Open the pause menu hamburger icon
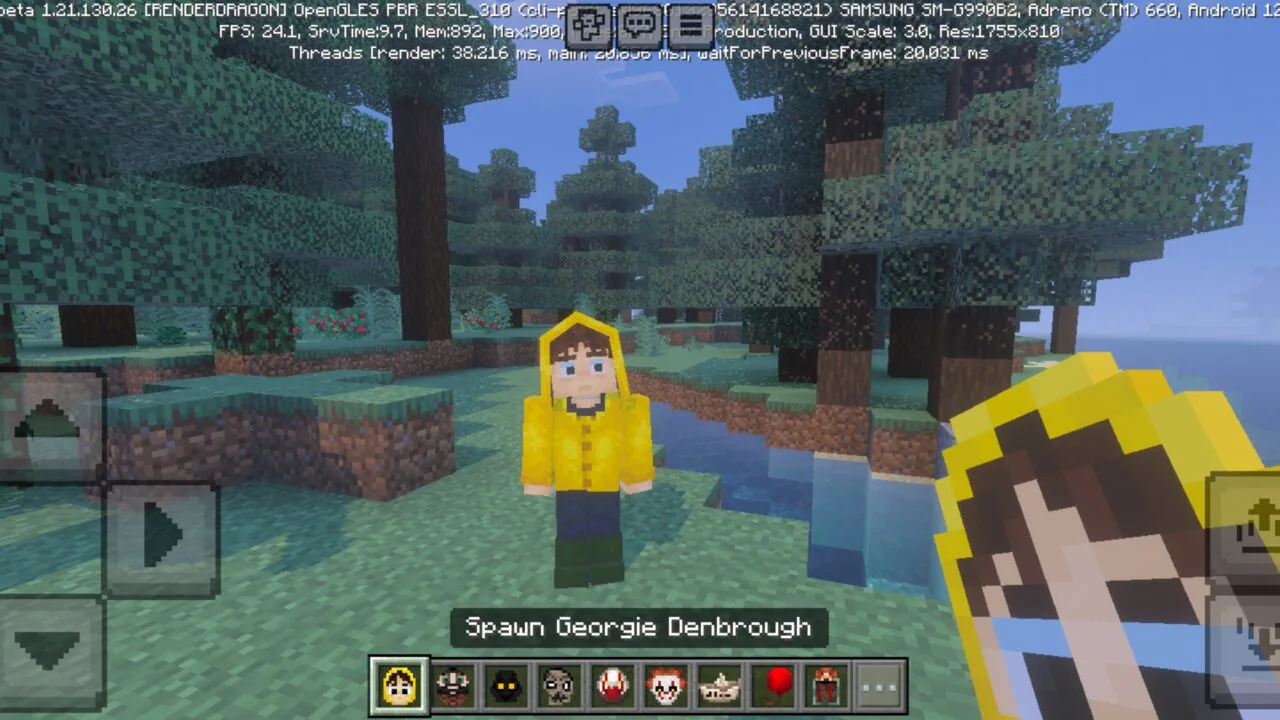Image resolution: width=1280 pixels, height=720 pixels. coord(692,27)
